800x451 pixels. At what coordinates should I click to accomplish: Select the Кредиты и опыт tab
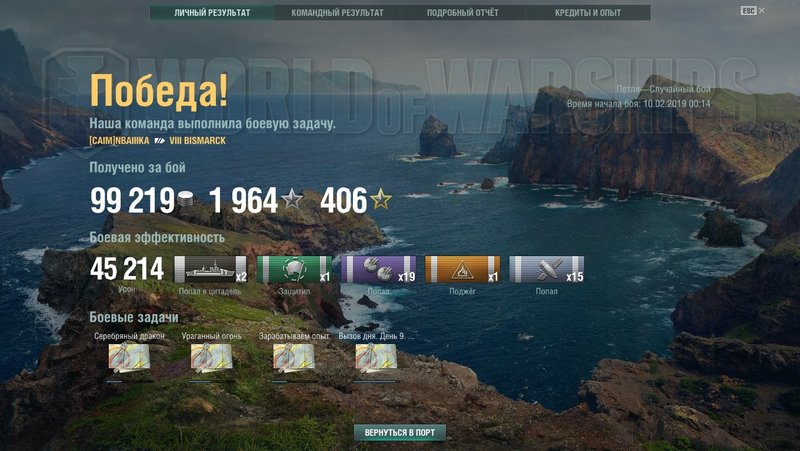coord(587,13)
